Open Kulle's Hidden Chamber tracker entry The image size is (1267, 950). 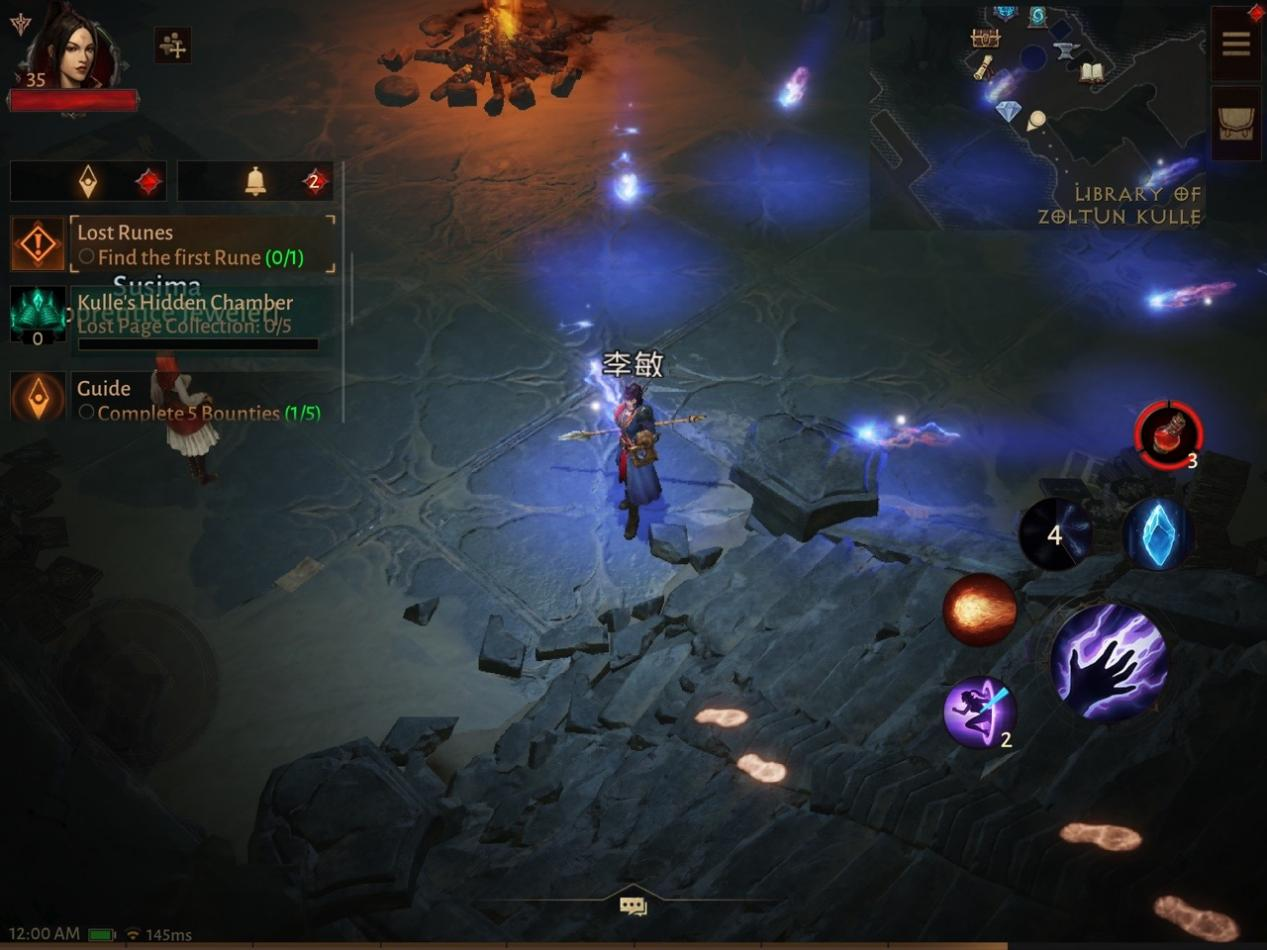pos(195,314)
